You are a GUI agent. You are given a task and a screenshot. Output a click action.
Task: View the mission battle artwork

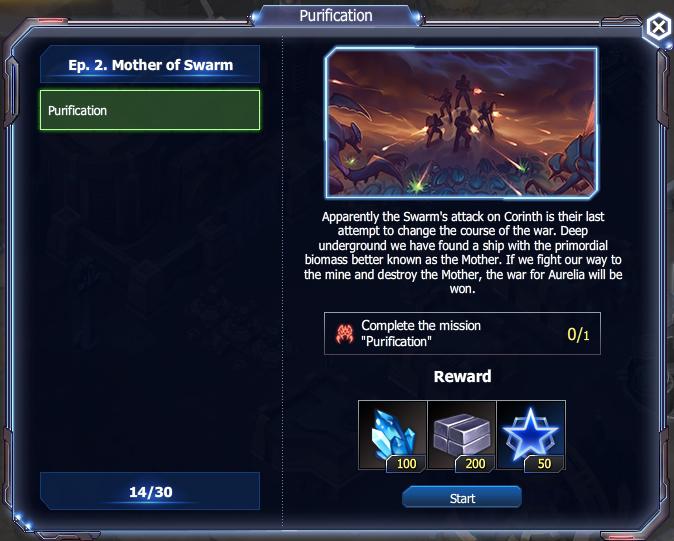coord(461,122)
